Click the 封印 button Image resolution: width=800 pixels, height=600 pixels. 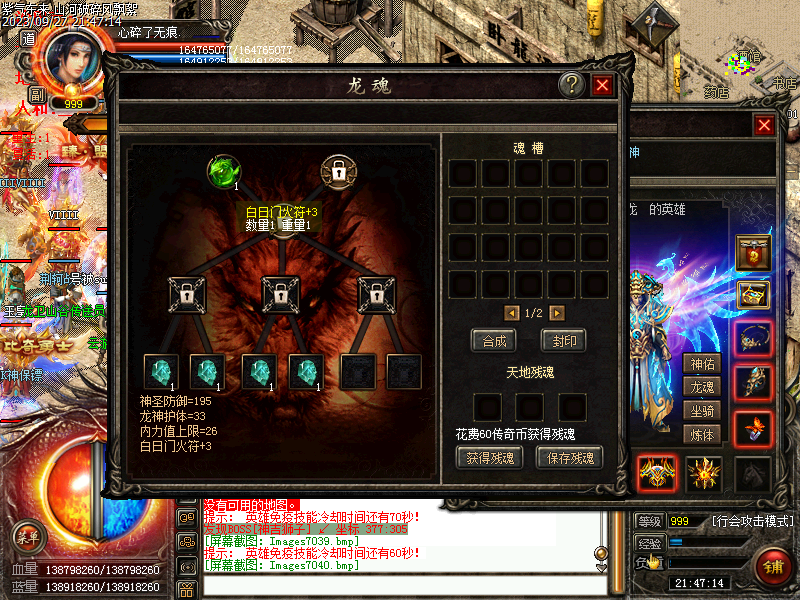(563, 340)
